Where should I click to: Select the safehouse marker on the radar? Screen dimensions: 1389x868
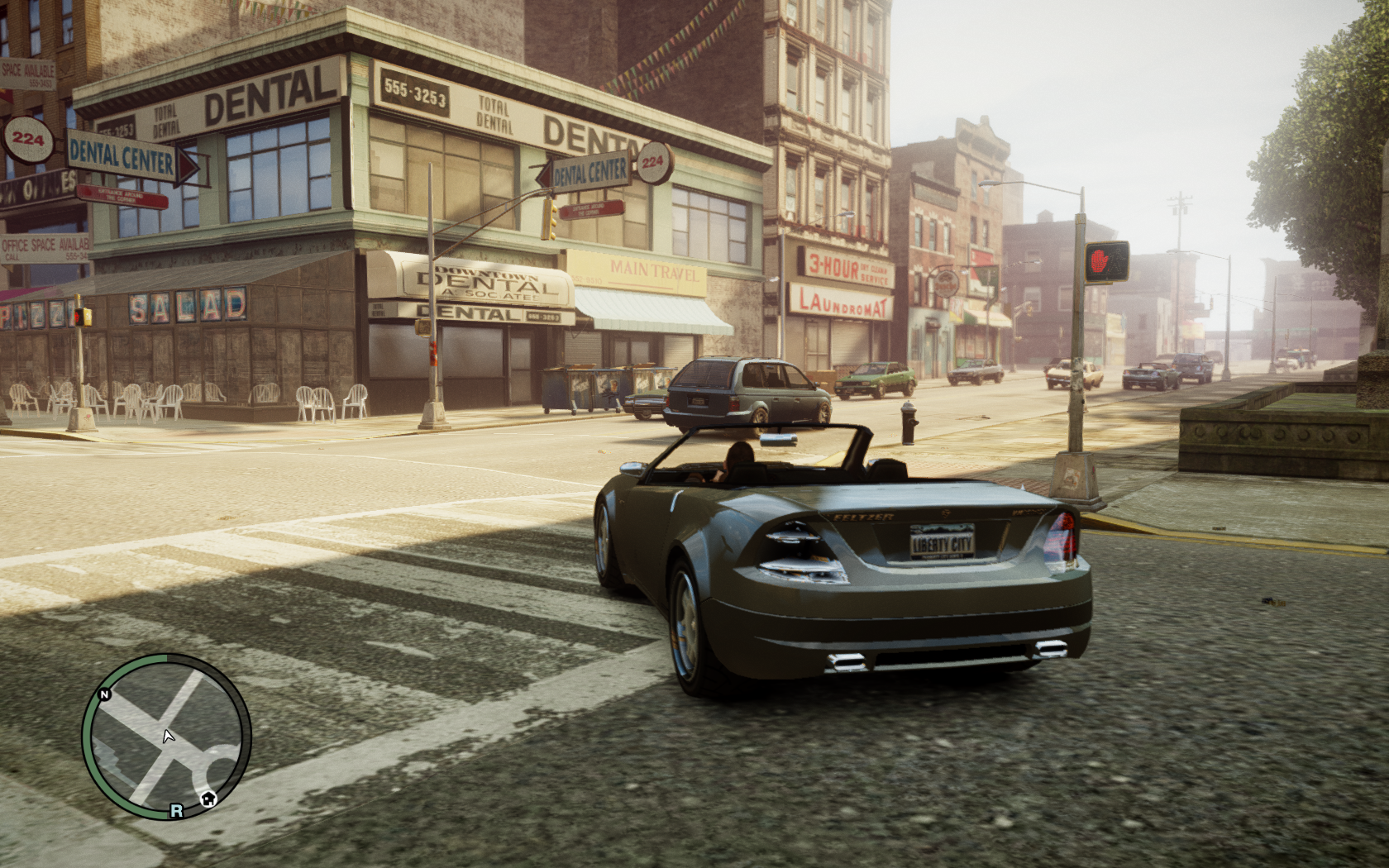[208, 799]
